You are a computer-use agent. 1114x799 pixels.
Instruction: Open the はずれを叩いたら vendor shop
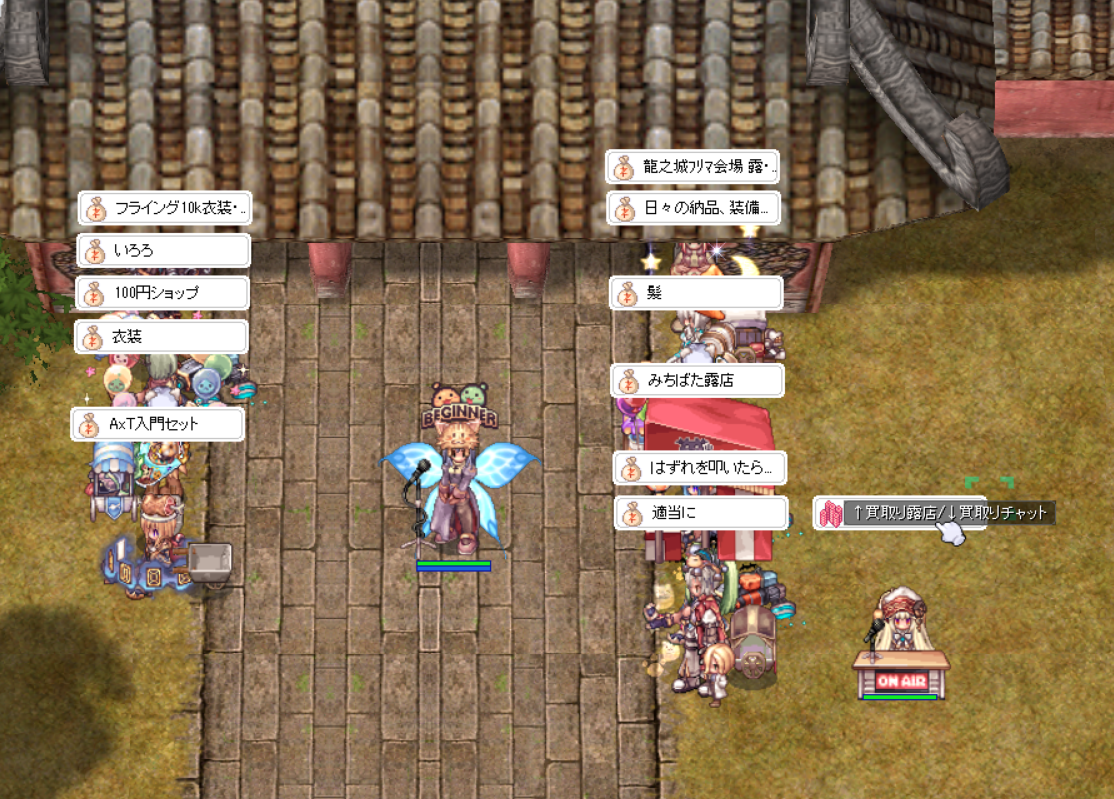(x=699, y=467)
